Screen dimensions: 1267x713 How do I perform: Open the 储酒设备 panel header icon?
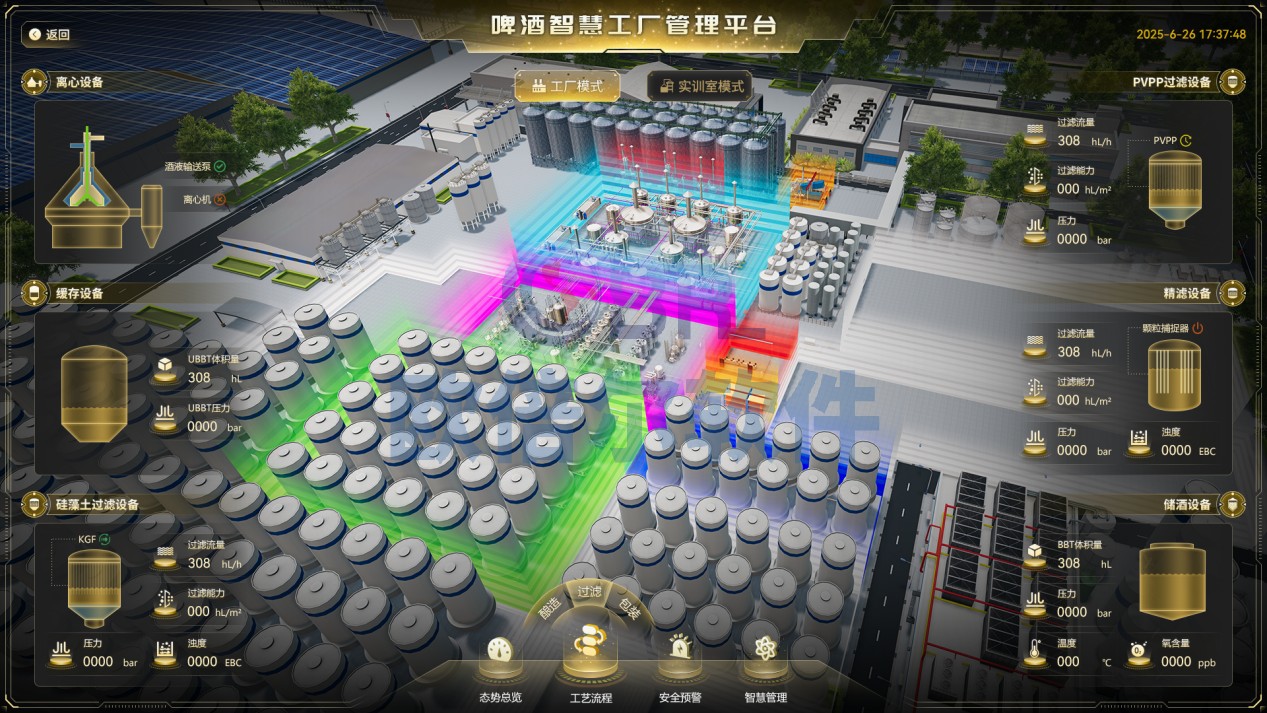(x=1233, y=504)
